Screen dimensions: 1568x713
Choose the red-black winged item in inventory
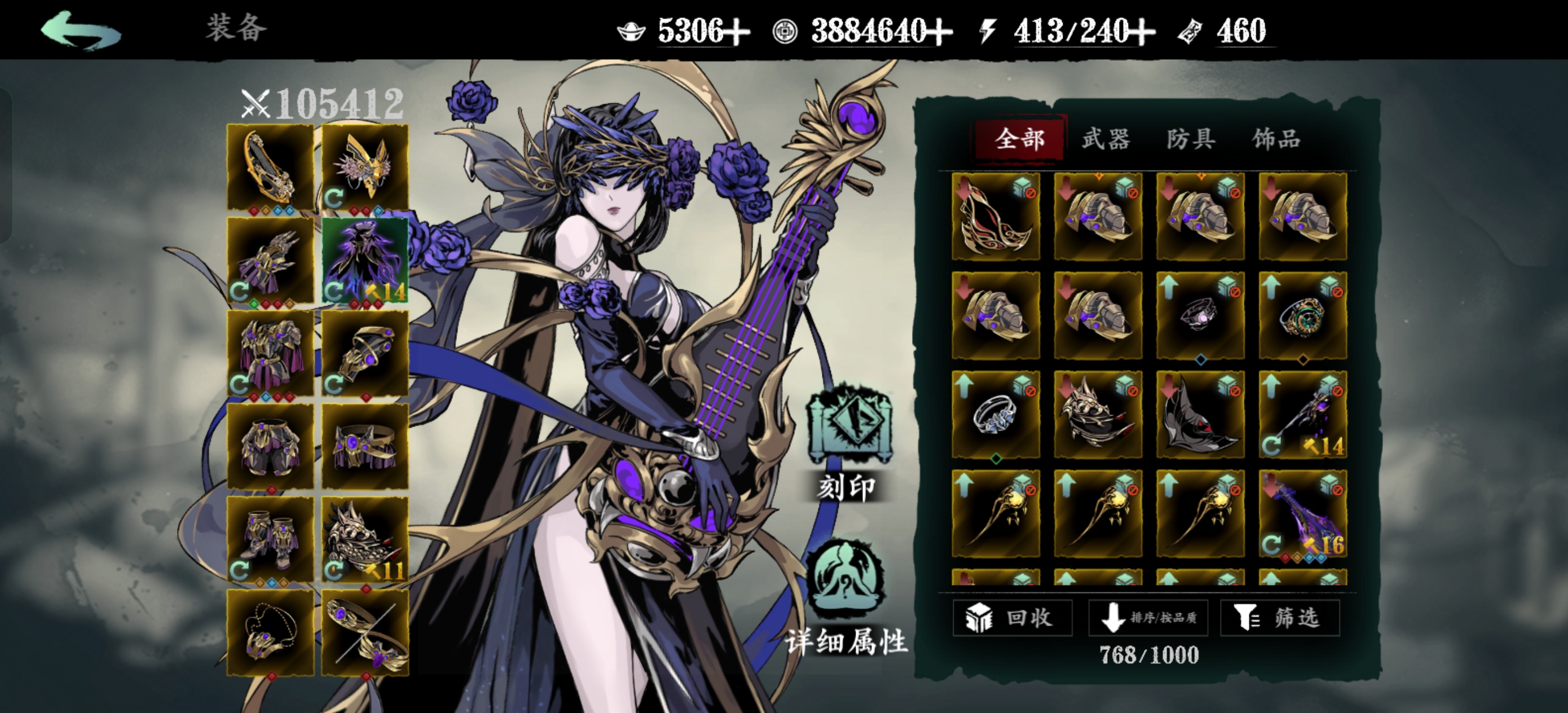click(996, 217)
